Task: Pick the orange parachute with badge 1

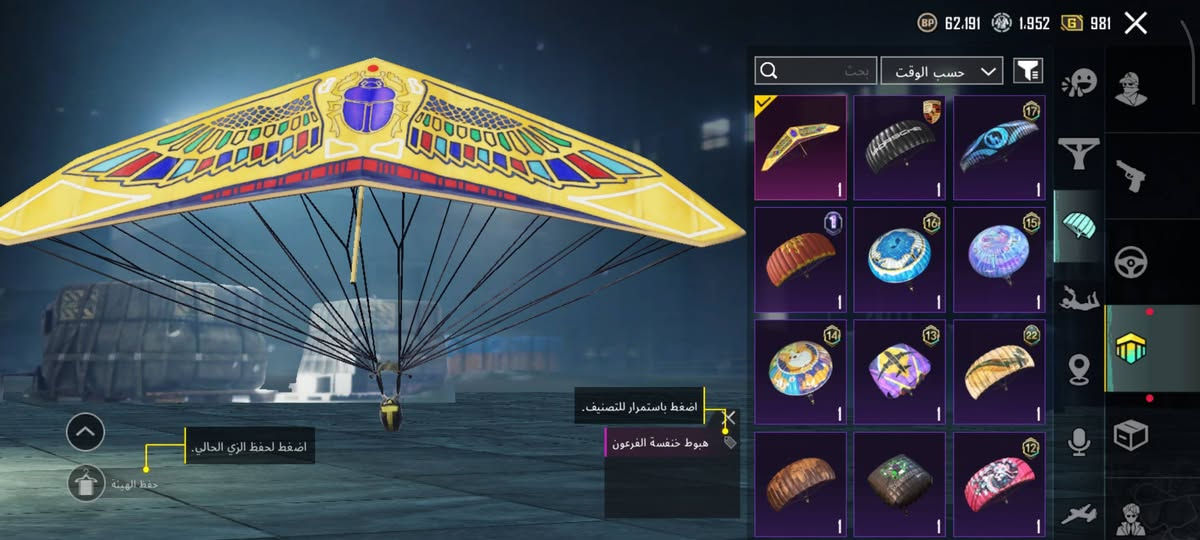Action: [x=800, y=260]
